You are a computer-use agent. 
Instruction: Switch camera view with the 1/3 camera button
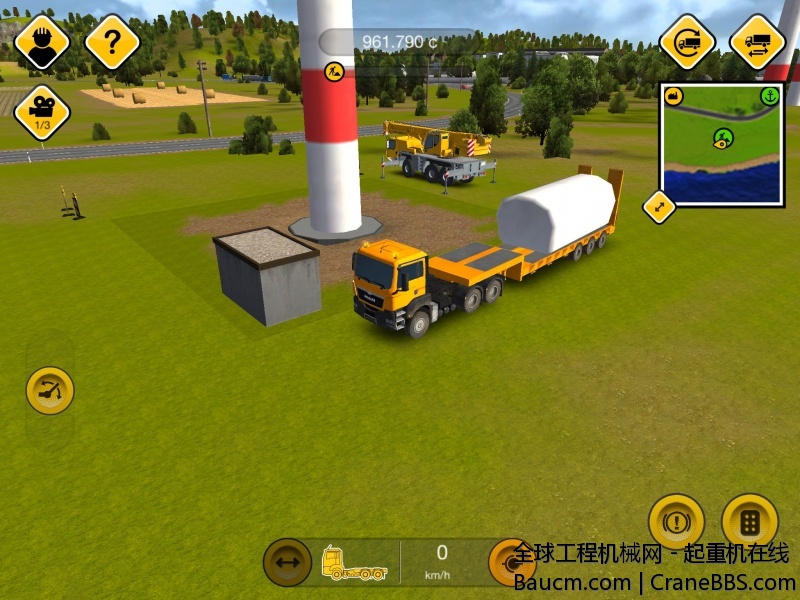pos(42,111)
